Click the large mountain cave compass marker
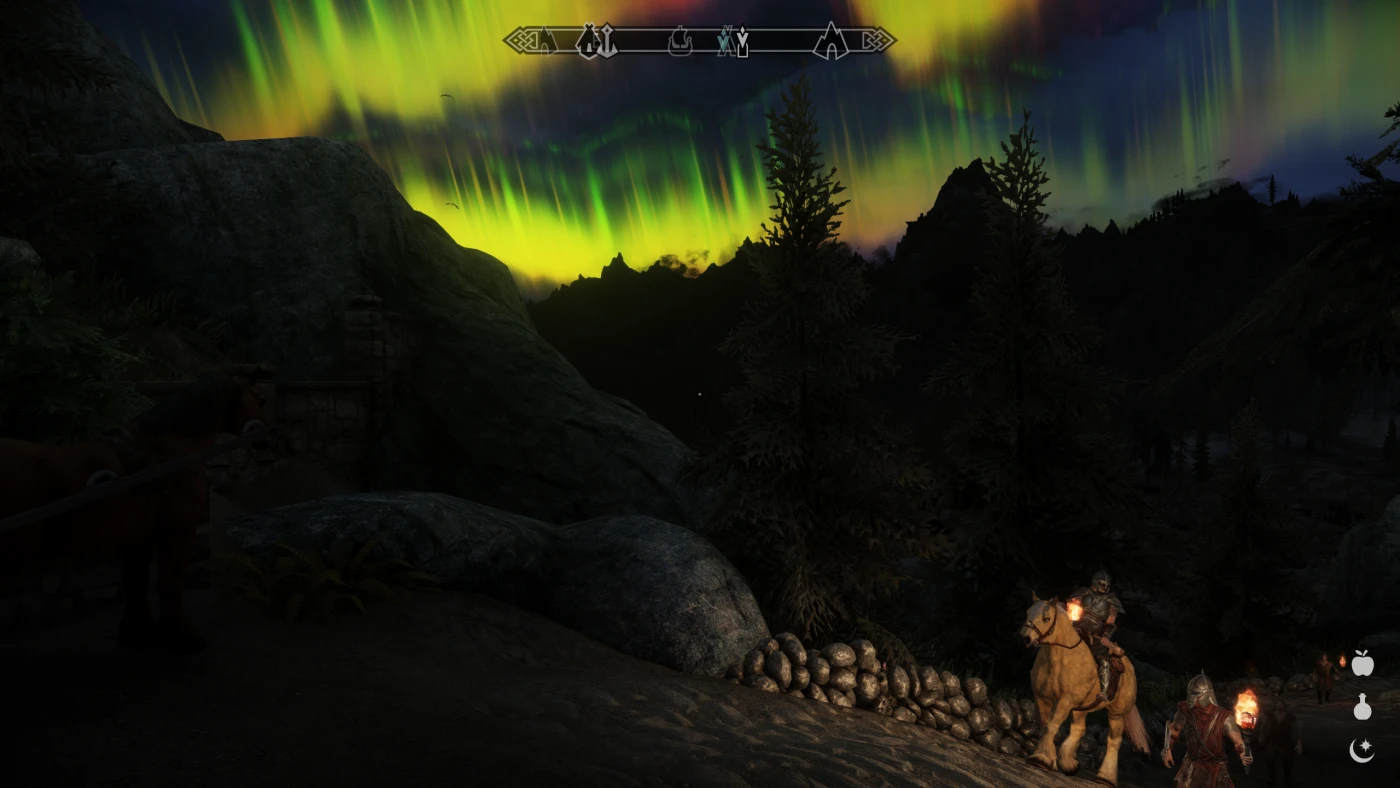Screen dimensions: 1400x788 click(829, 41)
